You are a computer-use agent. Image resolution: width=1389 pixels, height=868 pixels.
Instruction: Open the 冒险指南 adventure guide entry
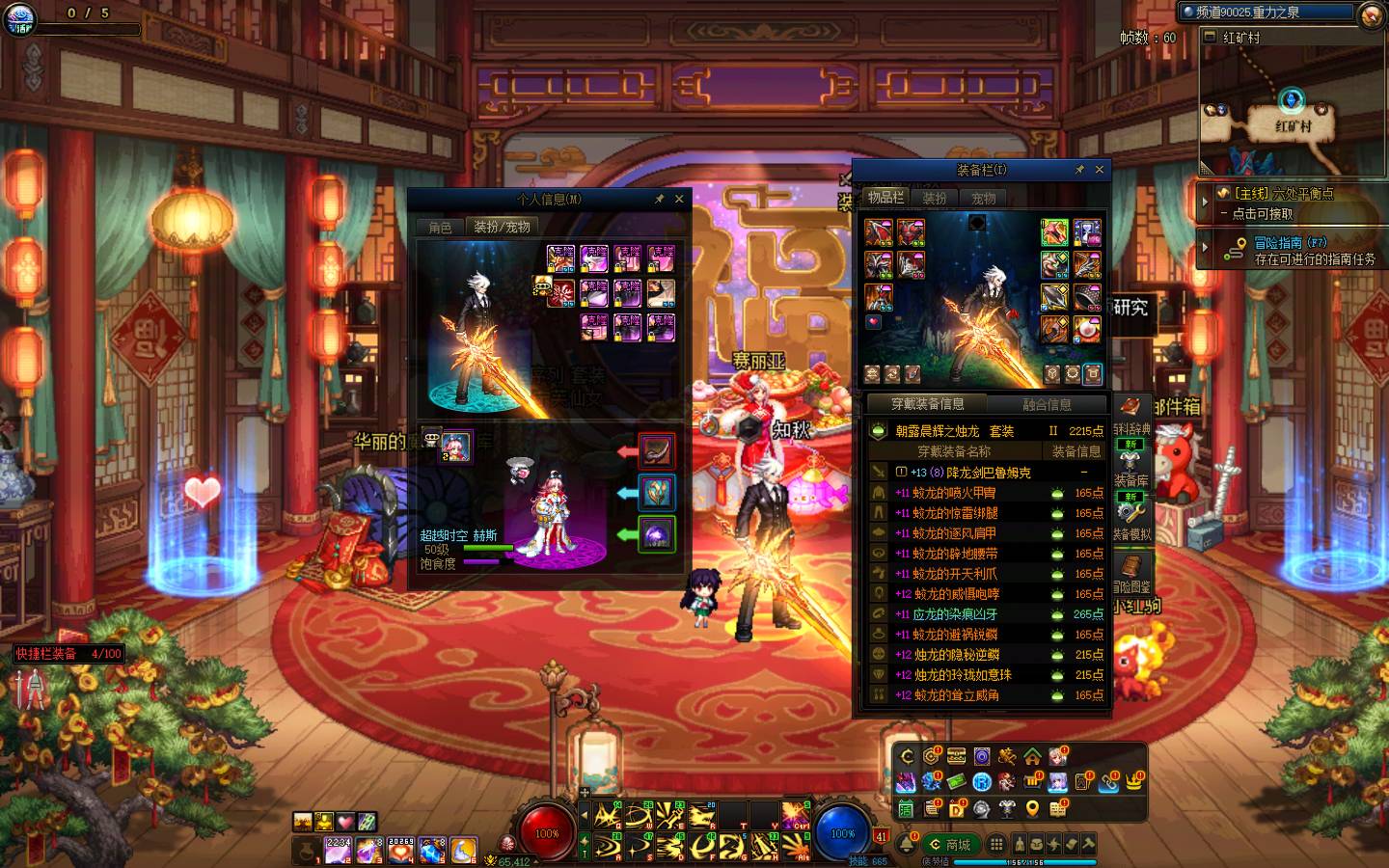click(1293, 251)
